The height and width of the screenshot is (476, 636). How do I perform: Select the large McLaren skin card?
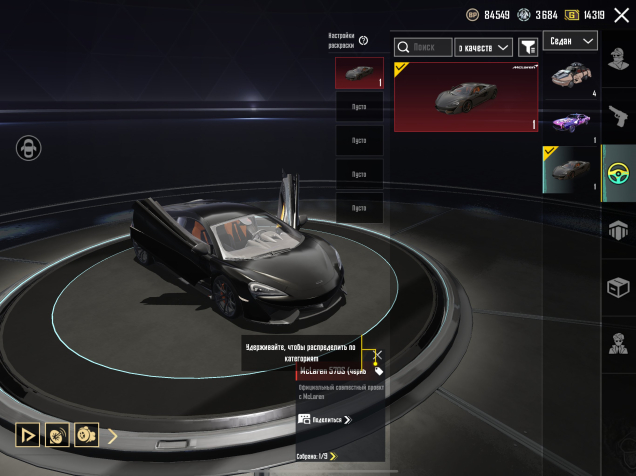[x=465, y=96]
